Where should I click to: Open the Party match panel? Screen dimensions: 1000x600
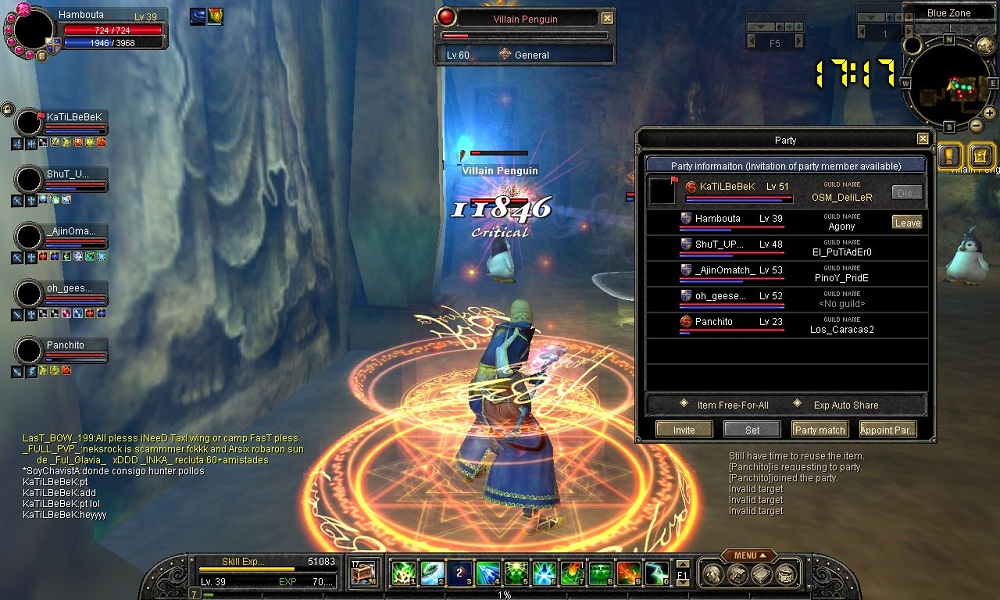[819, 429]
